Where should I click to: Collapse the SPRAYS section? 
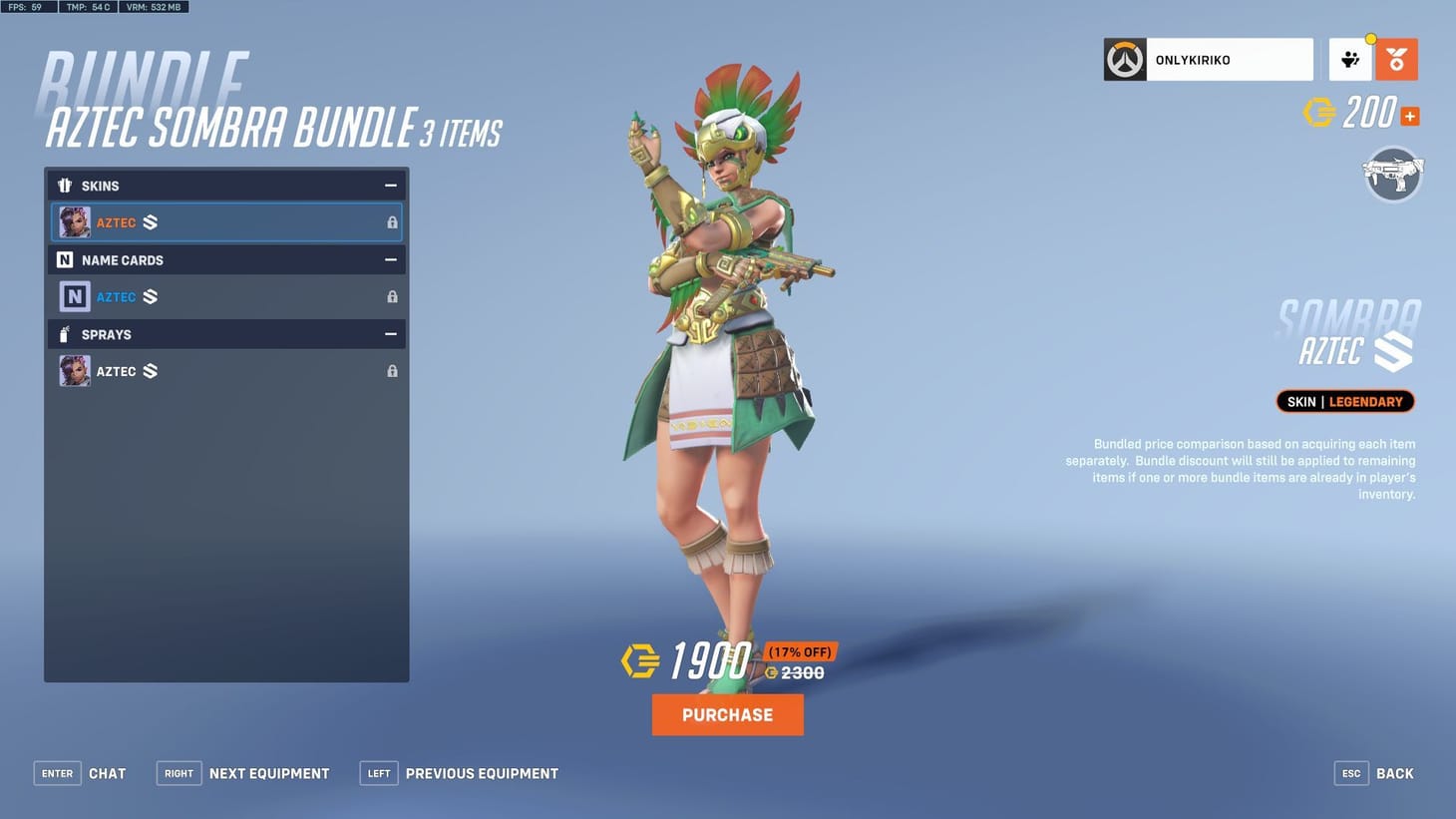390,334
